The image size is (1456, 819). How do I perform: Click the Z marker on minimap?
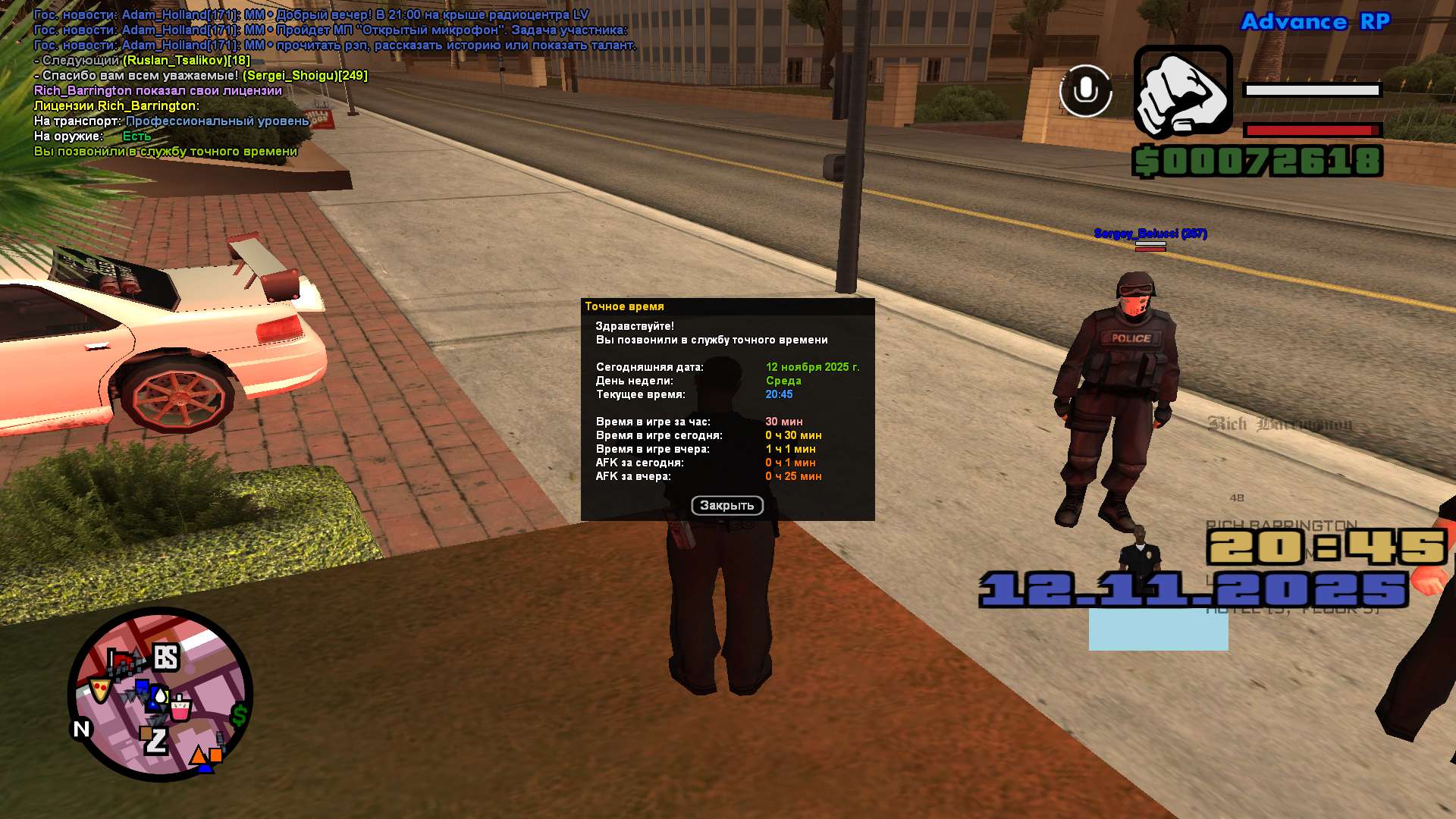pyautogui.click(x=155, y=740)
